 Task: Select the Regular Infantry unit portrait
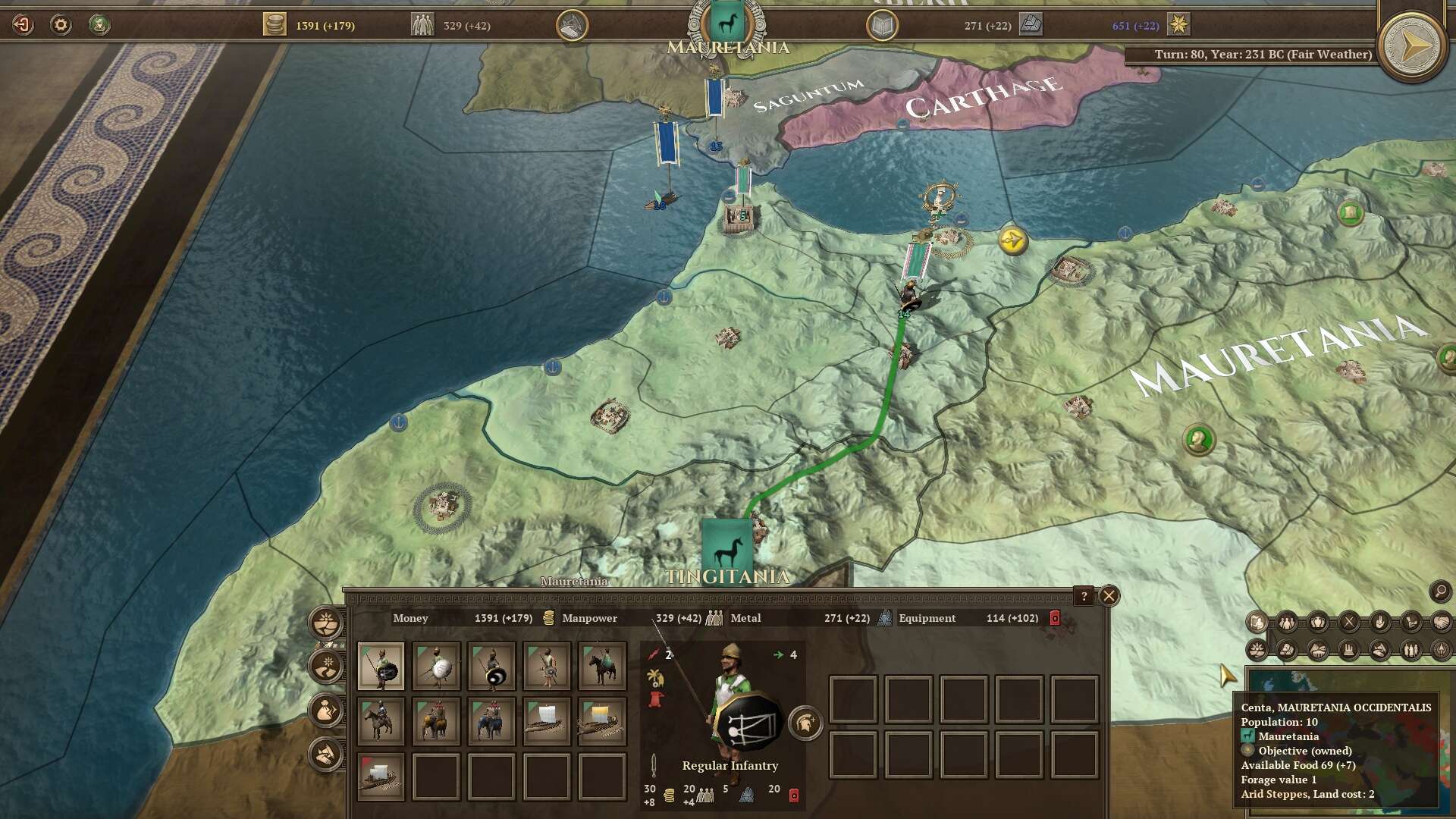point(381,666)
